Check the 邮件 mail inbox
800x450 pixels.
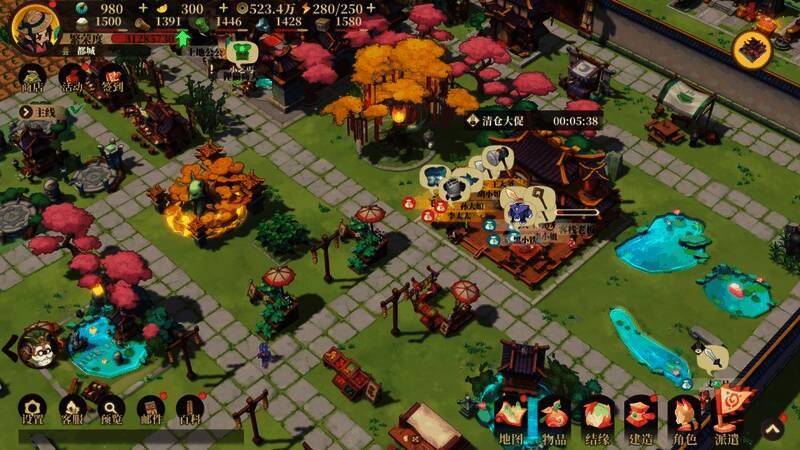tap(150, 410)
